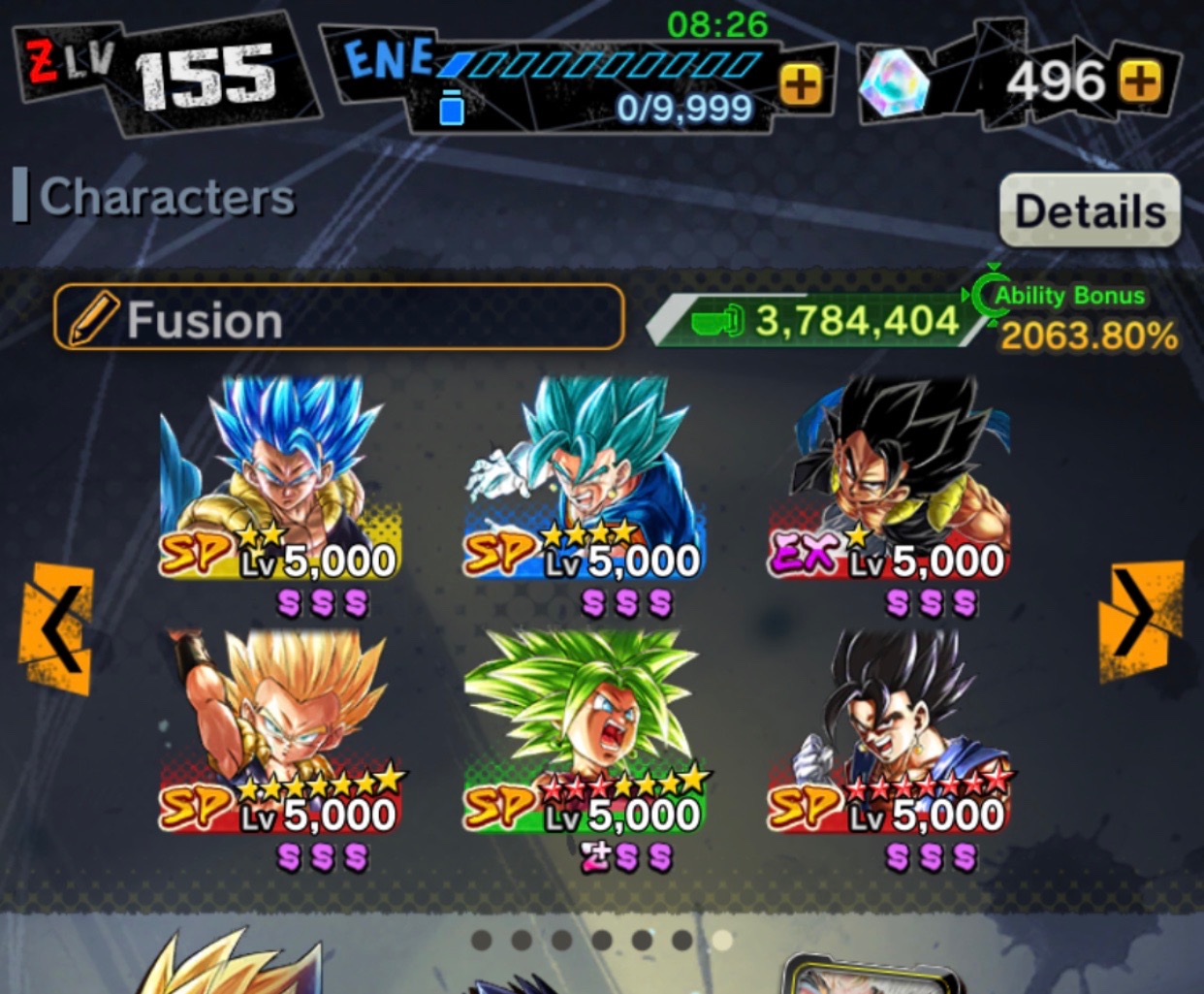
Task: Go to the previous party with left arrow
Action: pyautogui.click(x=56, y=628)
